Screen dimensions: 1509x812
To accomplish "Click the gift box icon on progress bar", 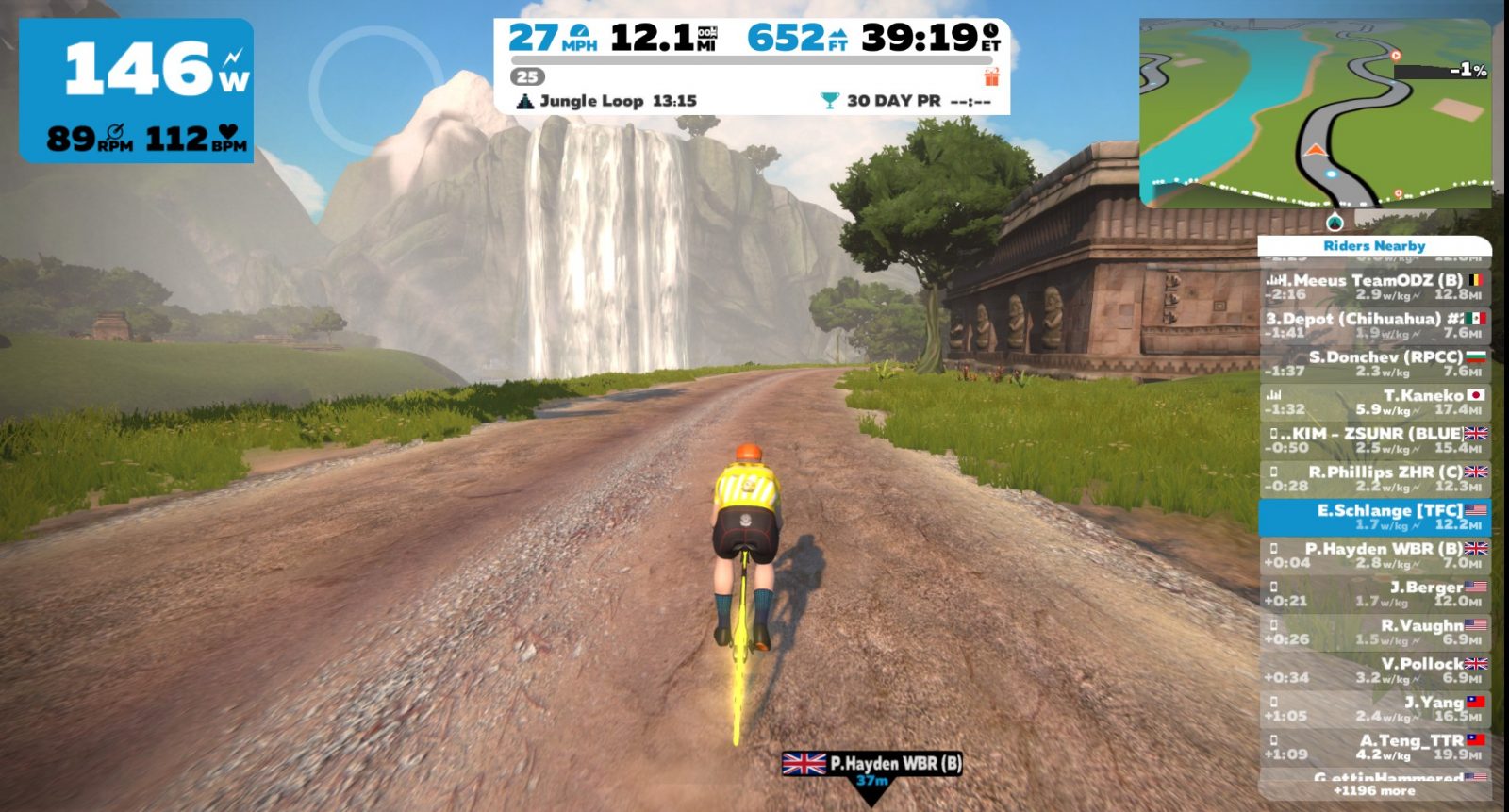I will click(990, 76).
